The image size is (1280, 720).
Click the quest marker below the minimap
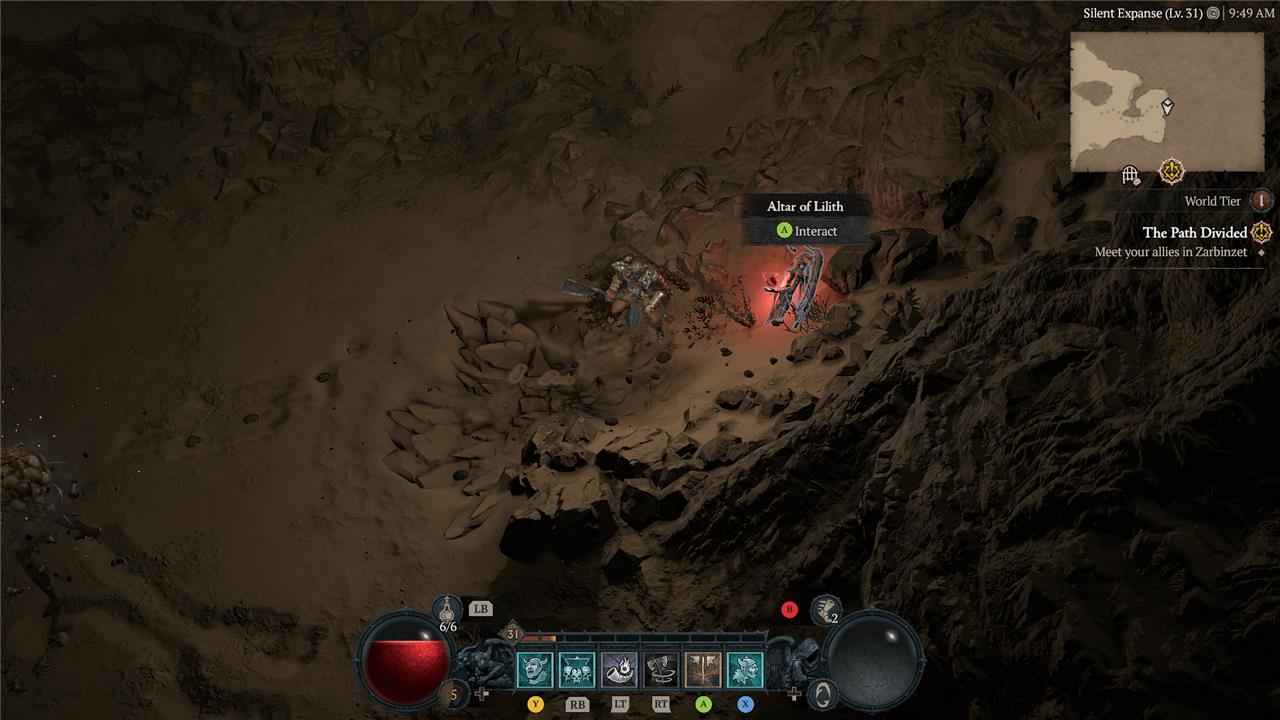(x=1170, y=172)
